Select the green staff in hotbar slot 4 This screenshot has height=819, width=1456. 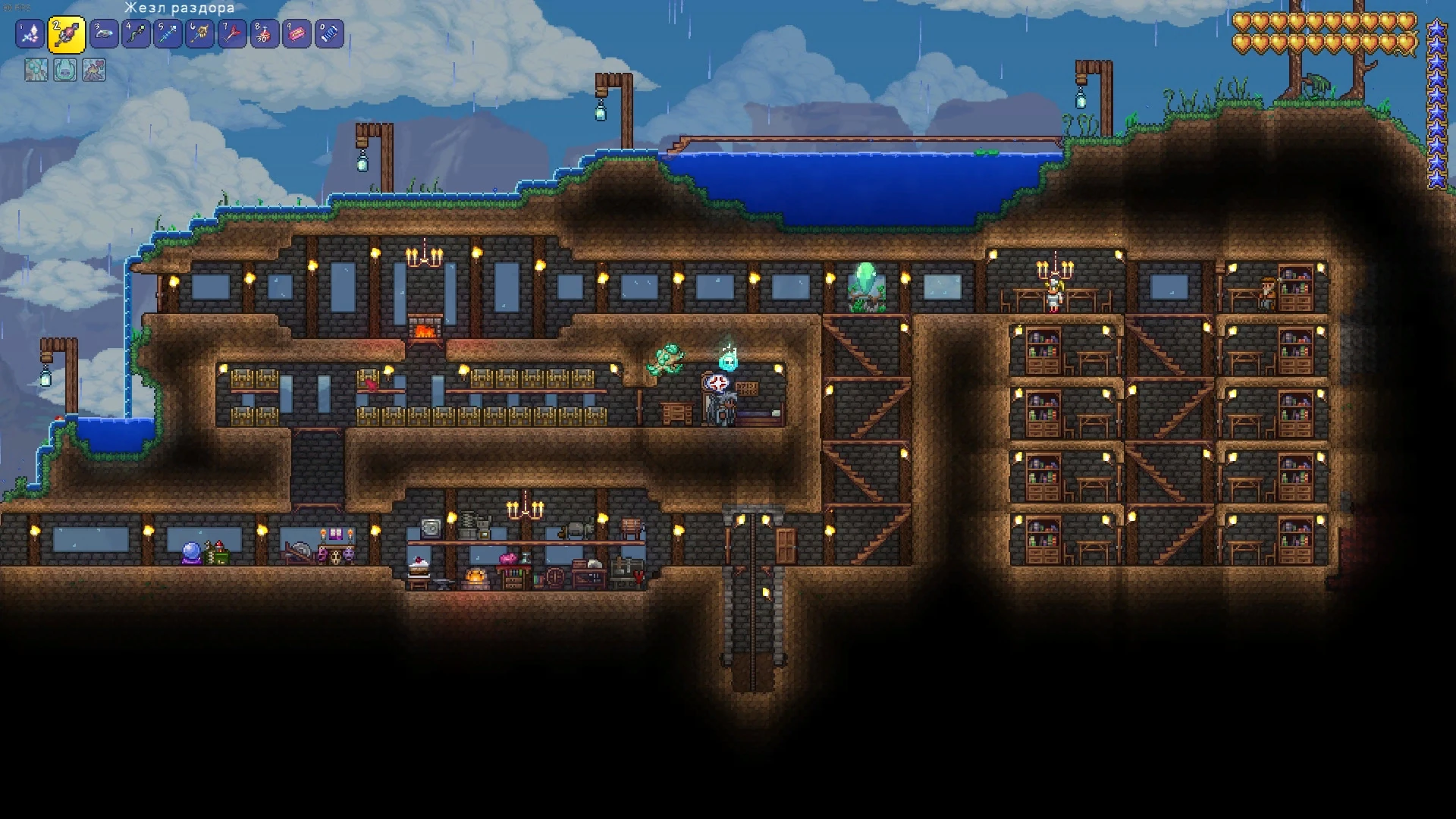135,33
